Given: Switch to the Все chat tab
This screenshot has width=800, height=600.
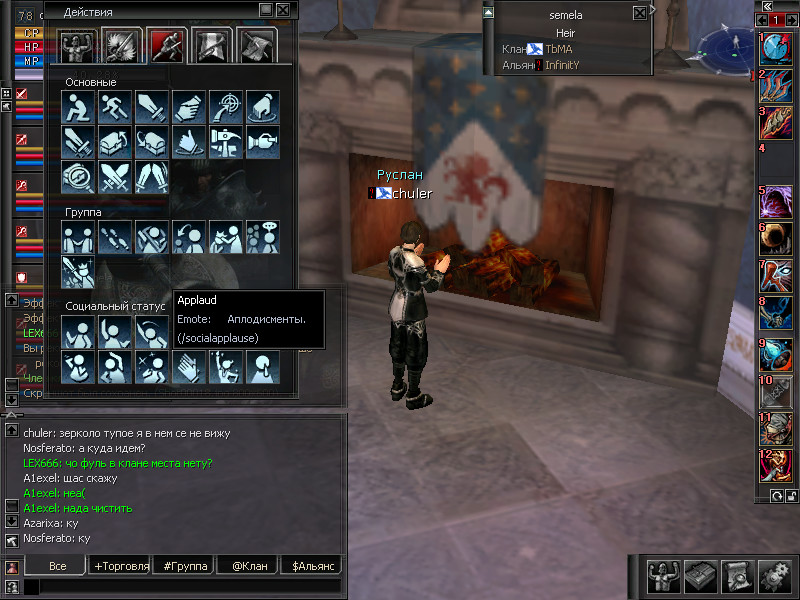Looking at the screenshot, I should 57,566.
